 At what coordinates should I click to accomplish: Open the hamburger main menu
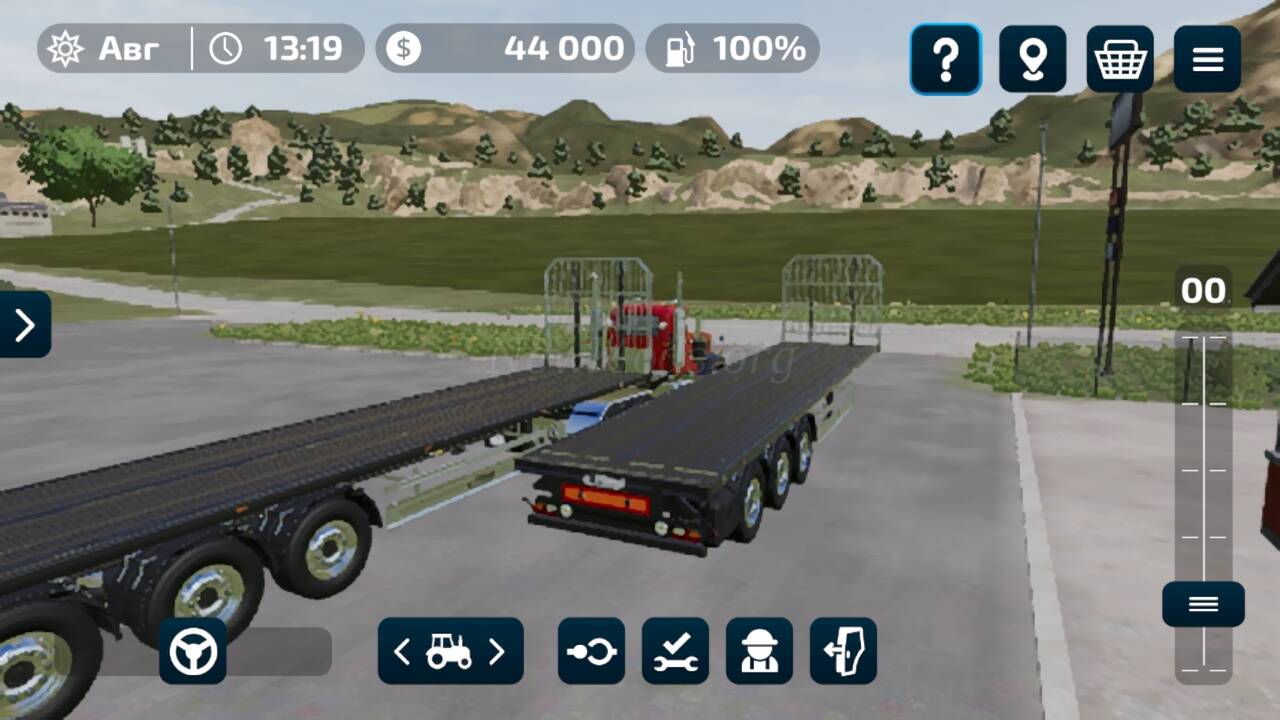point(1207,60)
